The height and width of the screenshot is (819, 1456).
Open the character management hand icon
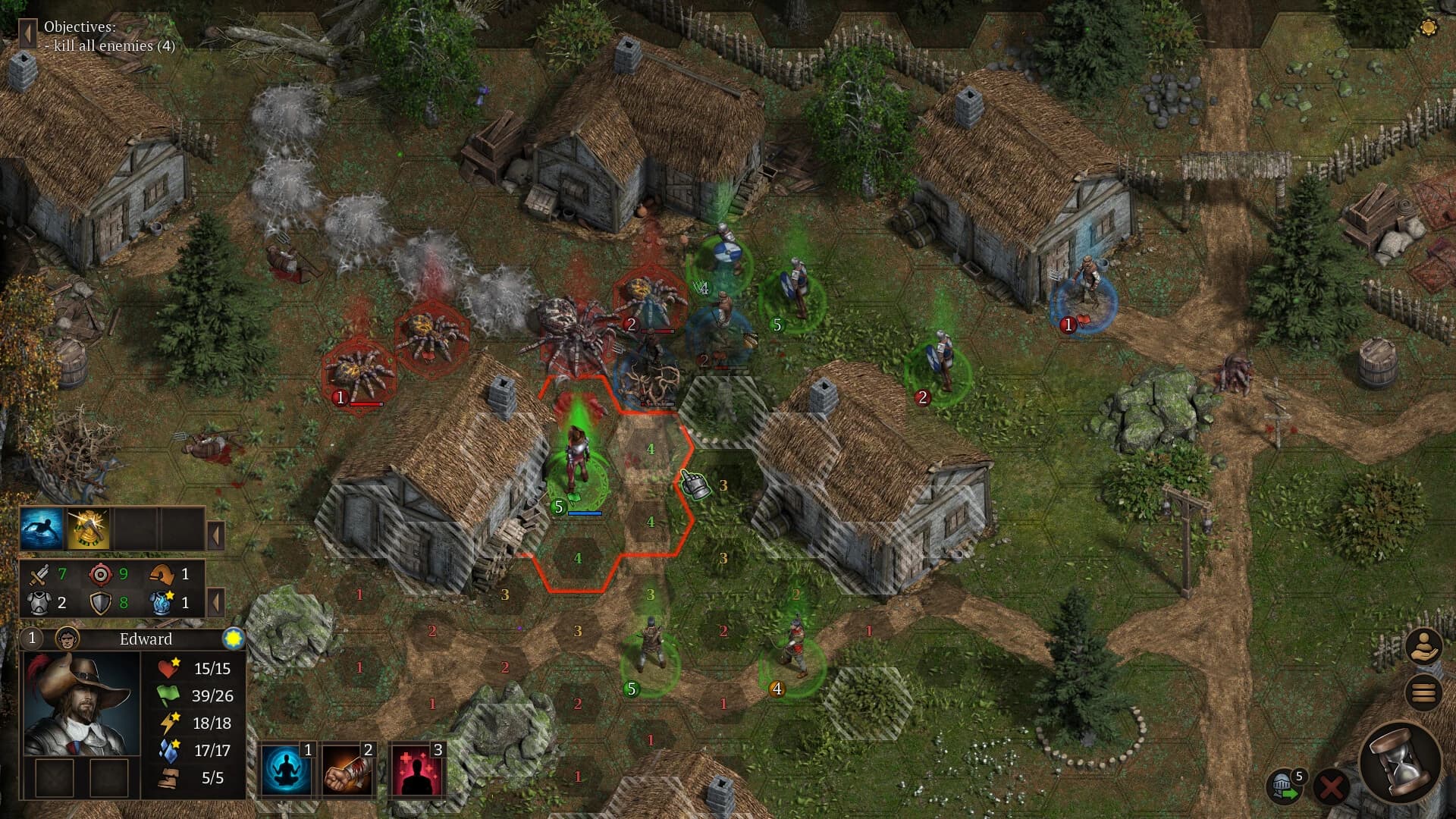click(1423, 646)
